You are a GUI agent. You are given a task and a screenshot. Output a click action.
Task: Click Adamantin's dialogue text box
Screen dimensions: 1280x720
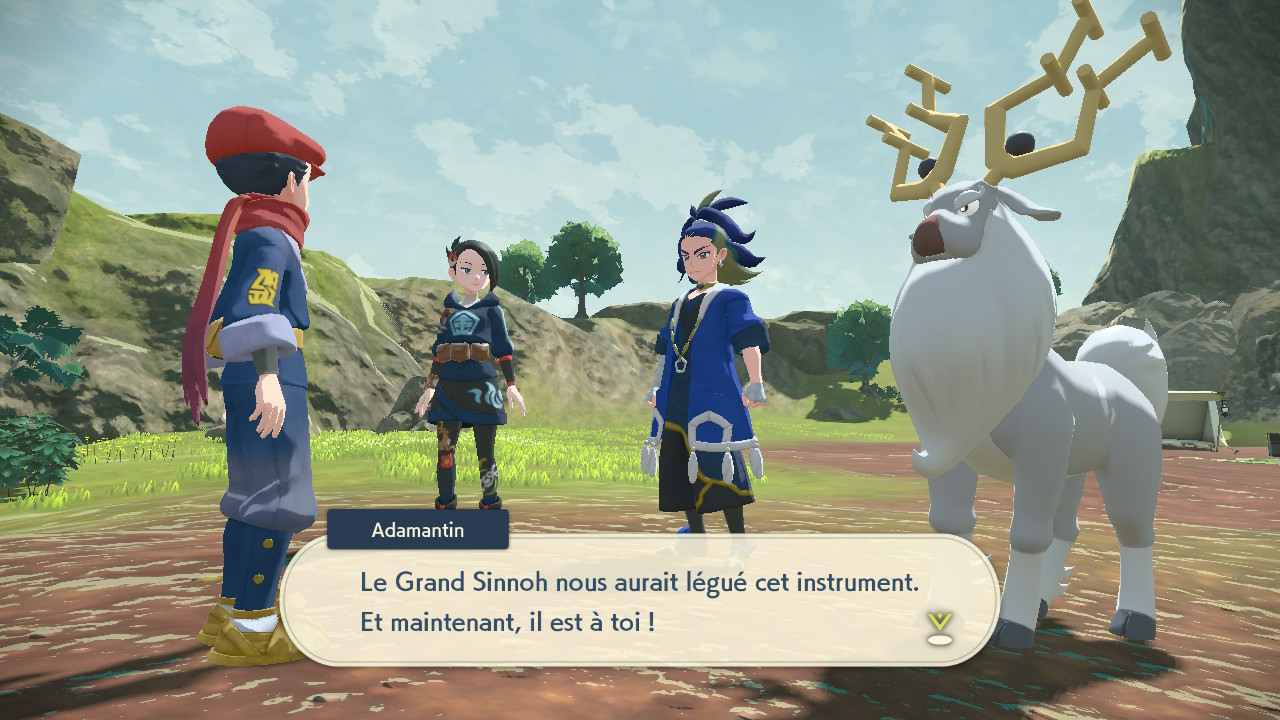pyautogui.click(x=640, y=601)
